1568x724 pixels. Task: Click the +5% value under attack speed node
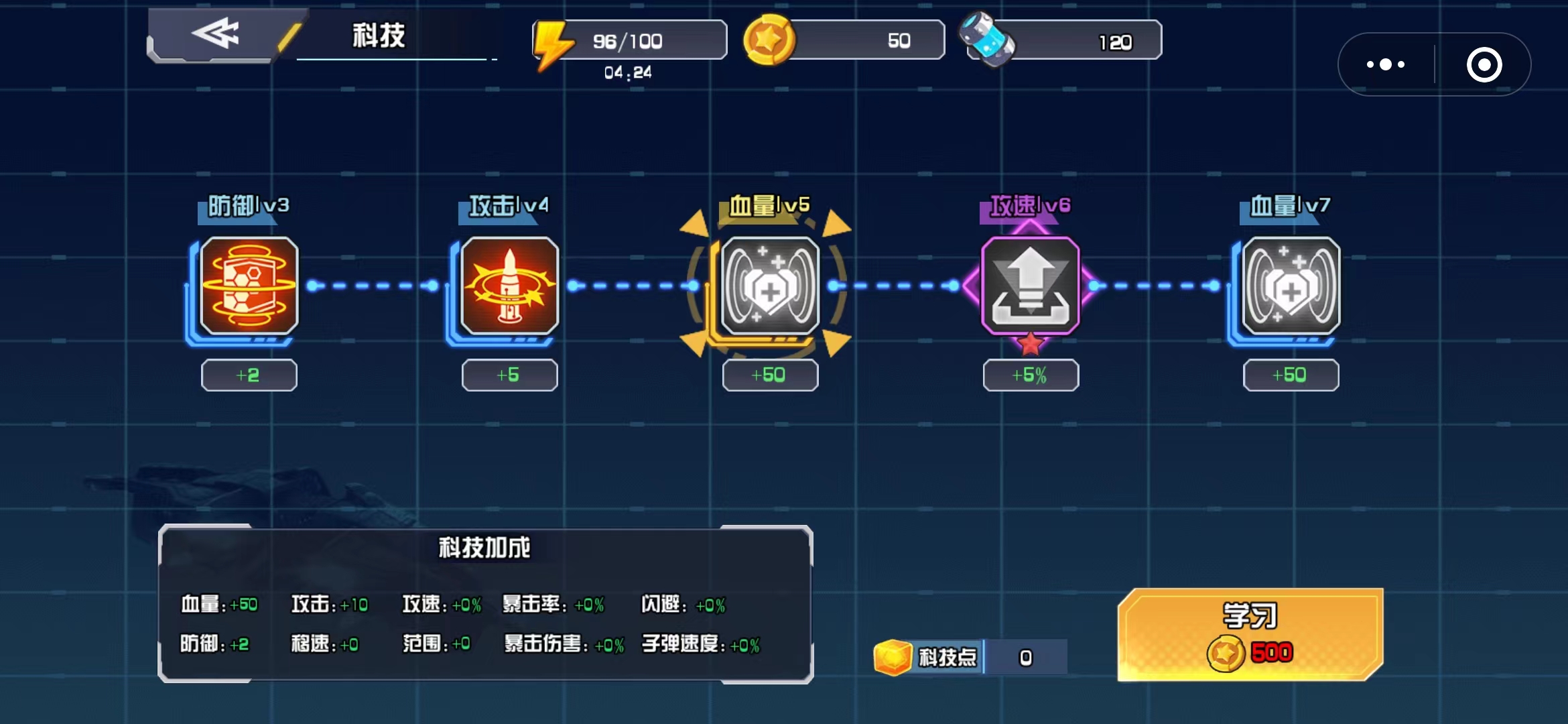pyautogui.click(x=1030, y=375)
